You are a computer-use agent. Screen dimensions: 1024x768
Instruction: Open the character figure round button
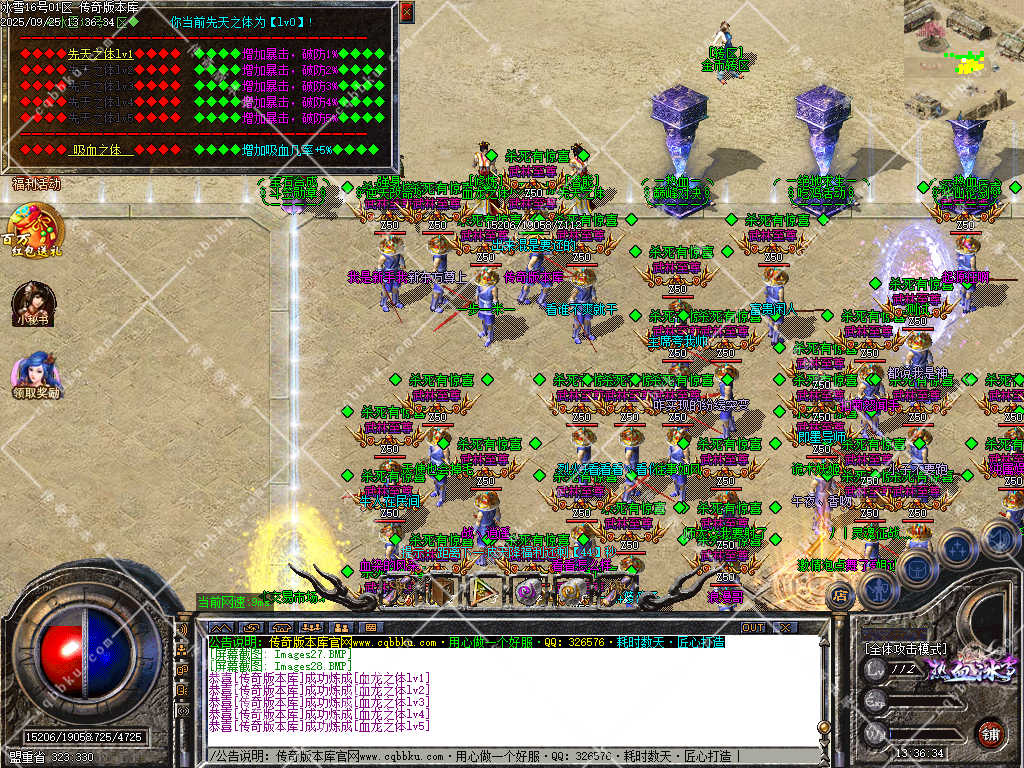click(x=878, y=589)
